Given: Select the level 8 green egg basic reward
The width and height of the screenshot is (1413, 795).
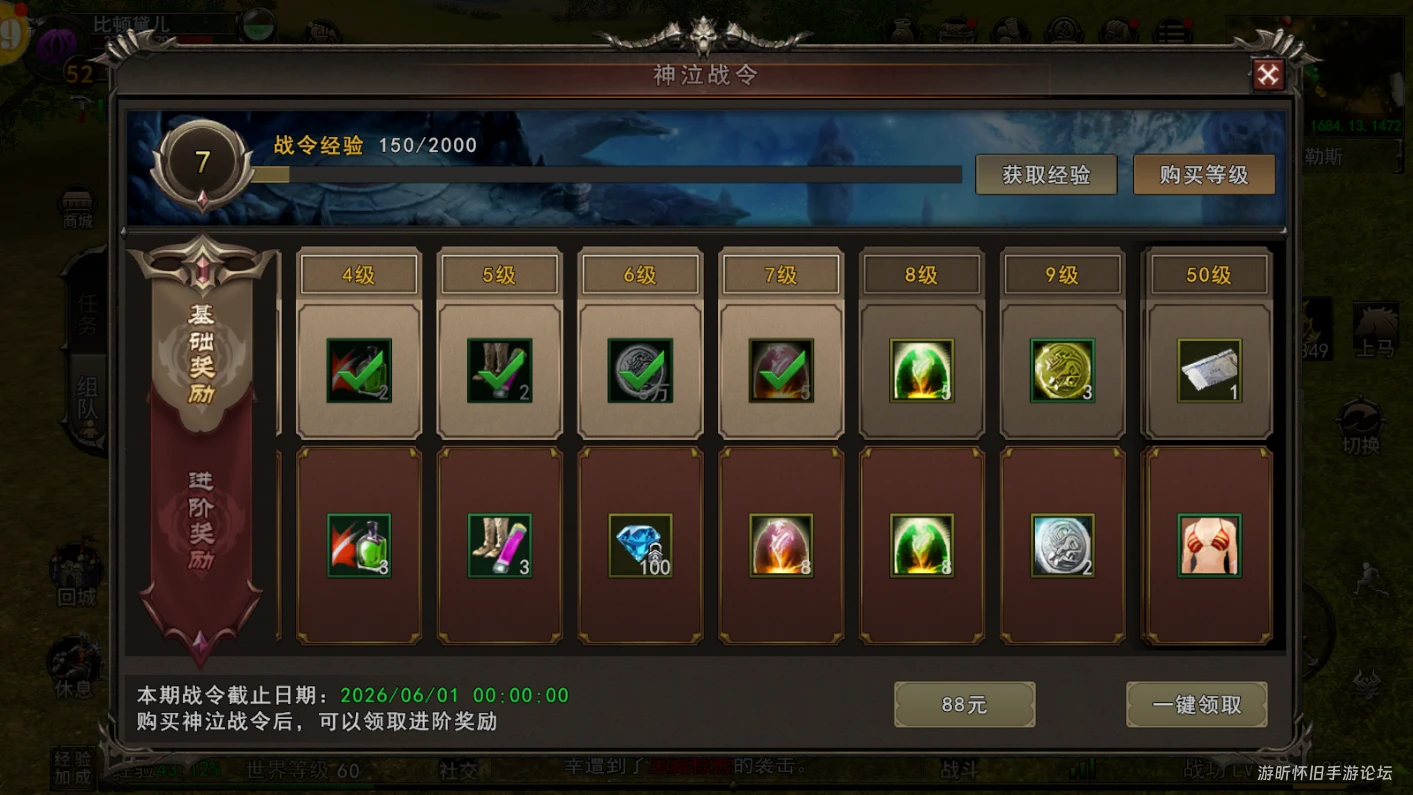Looking at the screenshot, I should click(x=922, y=371).
